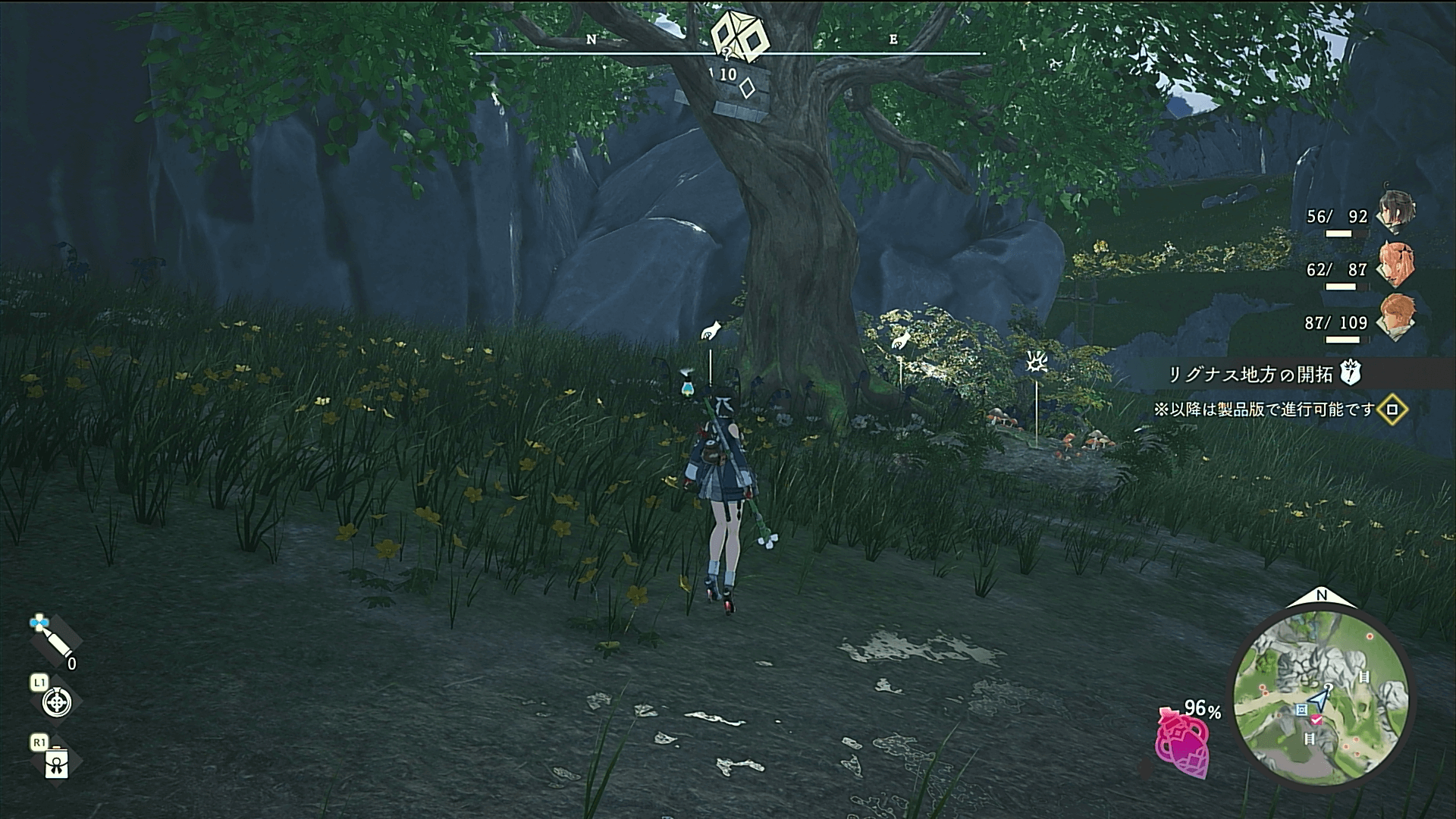The image size is (1456, 819).
Task: Activate the lantern tool icon
Action: coord(57,764)
